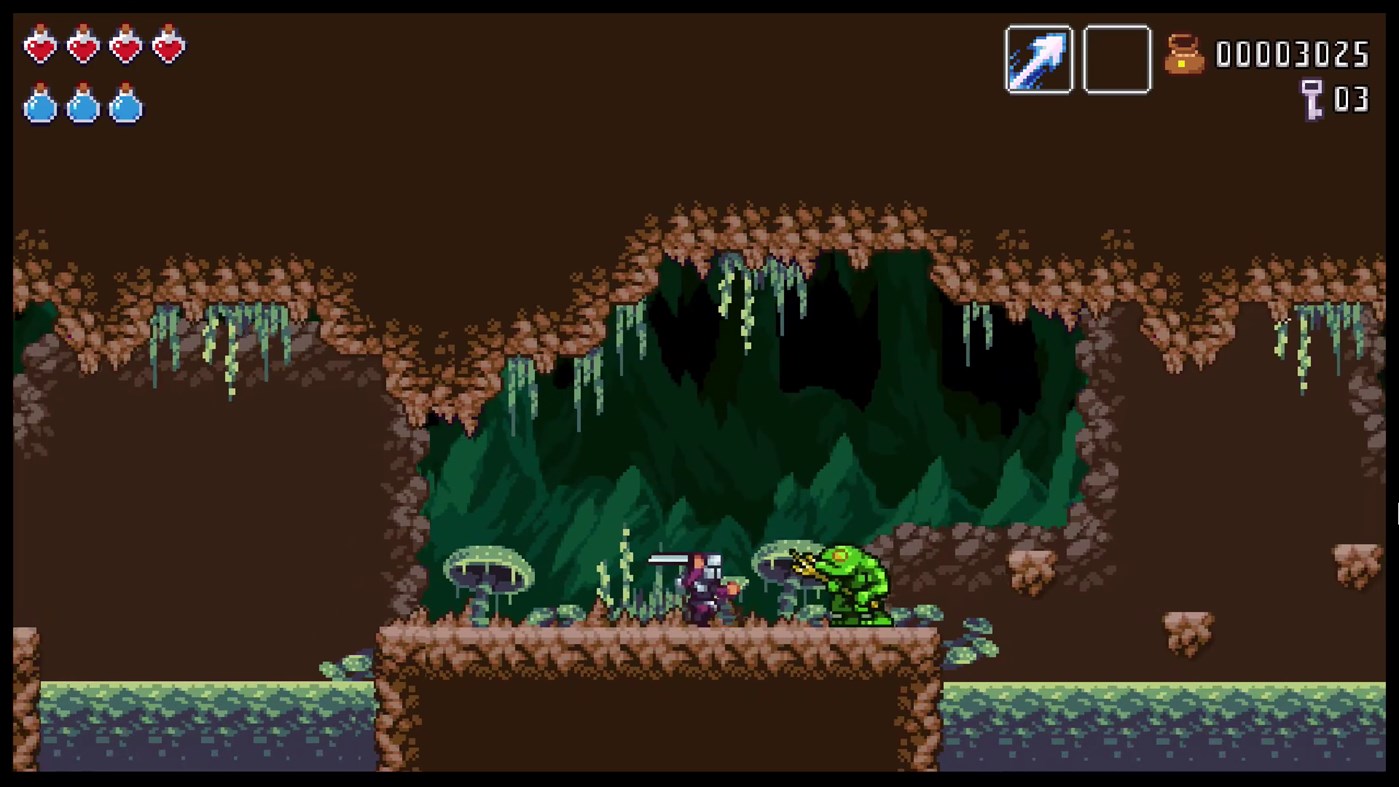
Task: Click the first blue potion flask
Action: (40, 107)
